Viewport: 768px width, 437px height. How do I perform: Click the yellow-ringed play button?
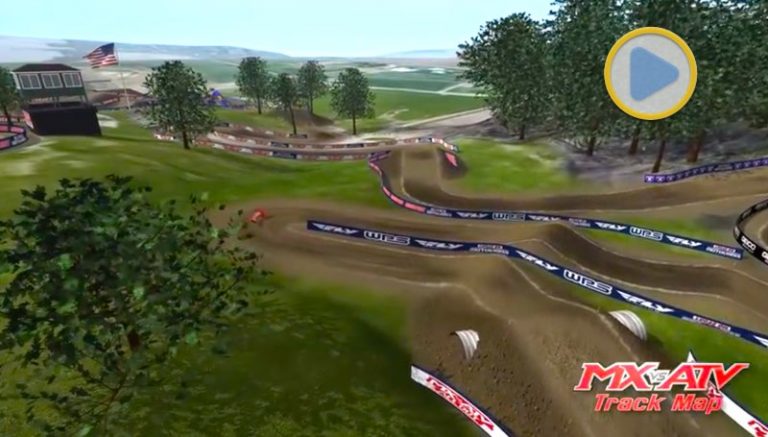coord(650,73)
